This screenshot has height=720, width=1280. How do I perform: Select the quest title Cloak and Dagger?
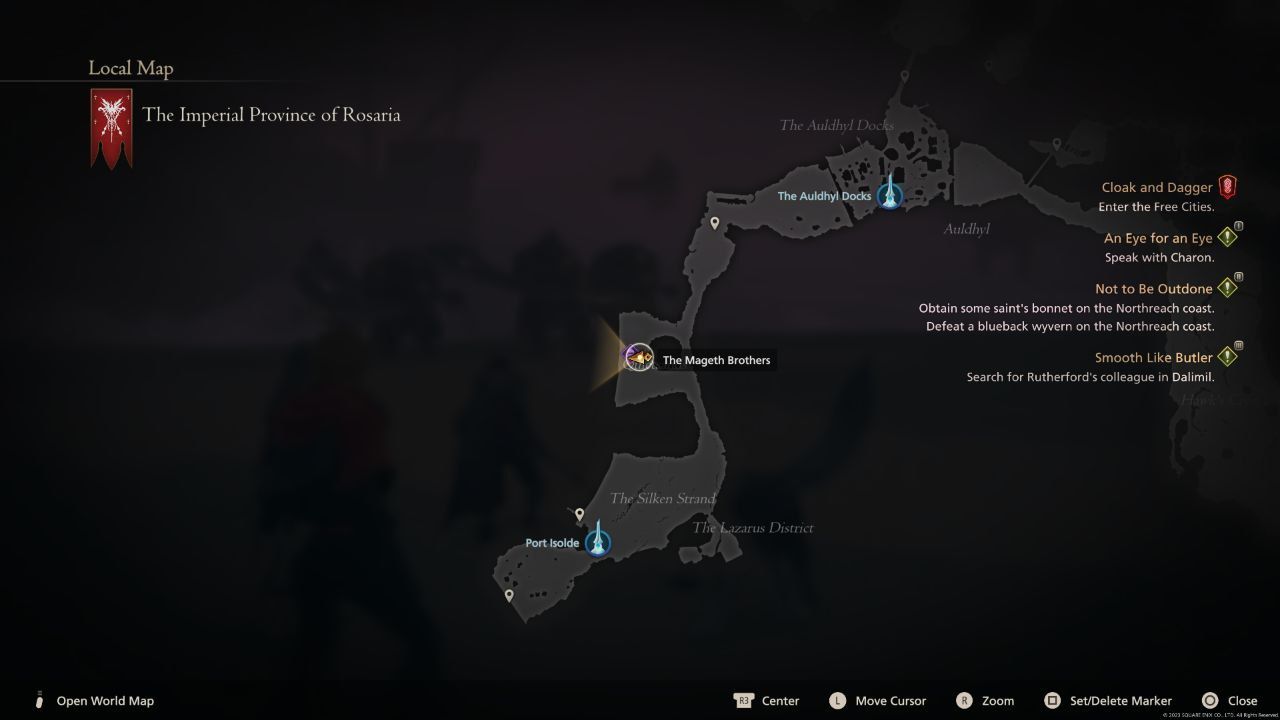pyautogui.click(x=1157, y=187)
